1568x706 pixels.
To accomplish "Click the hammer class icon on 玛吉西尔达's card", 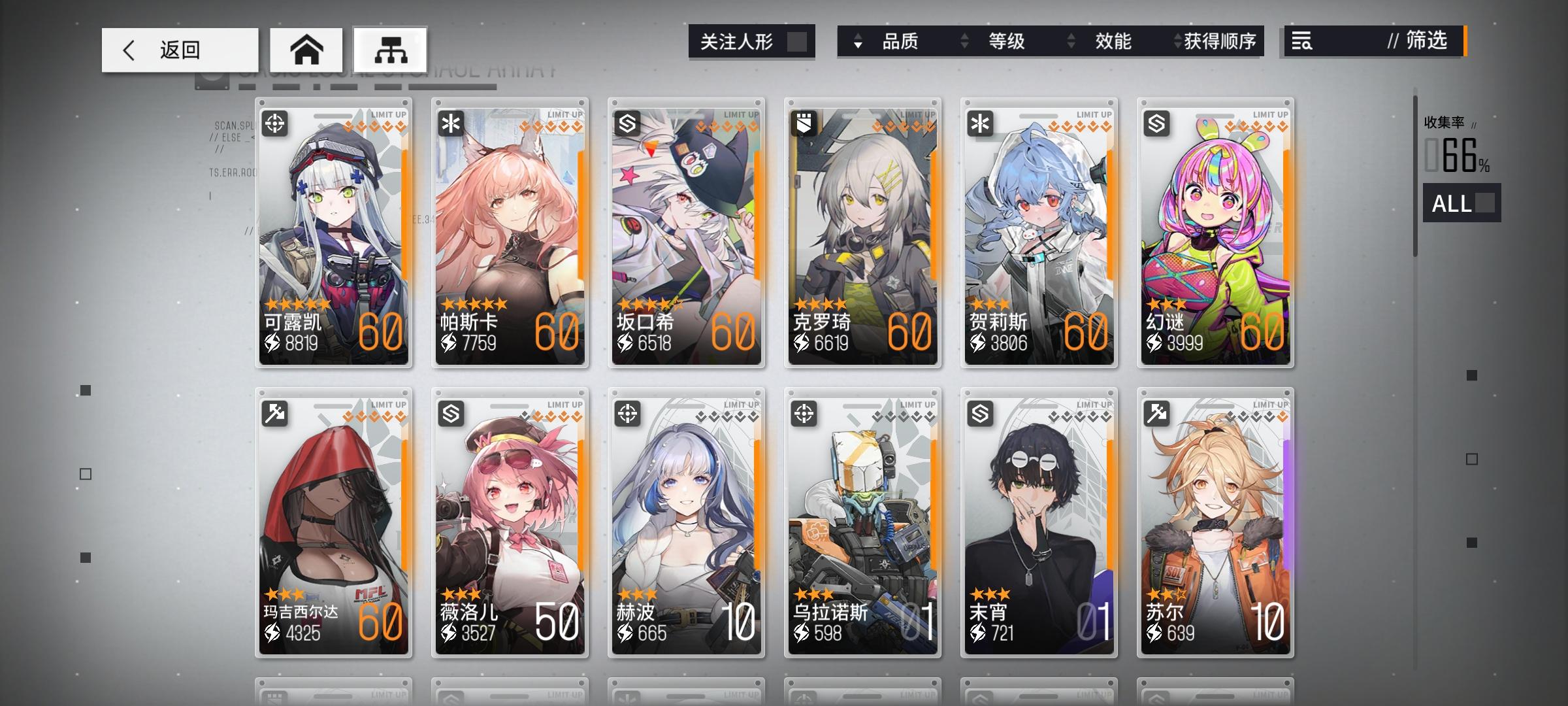I will coord(275,412).
